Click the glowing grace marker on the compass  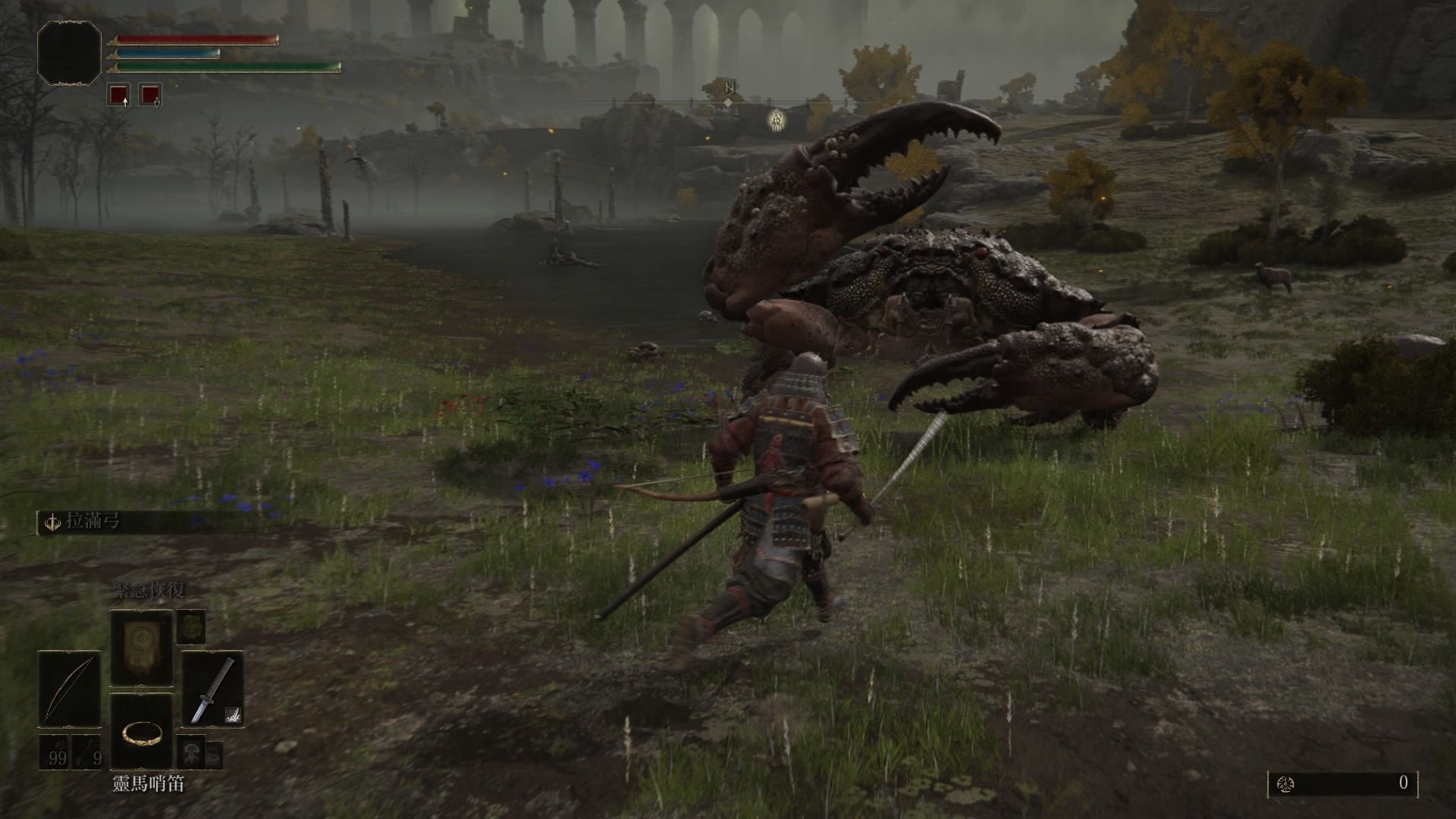click(x=776, y=119)
